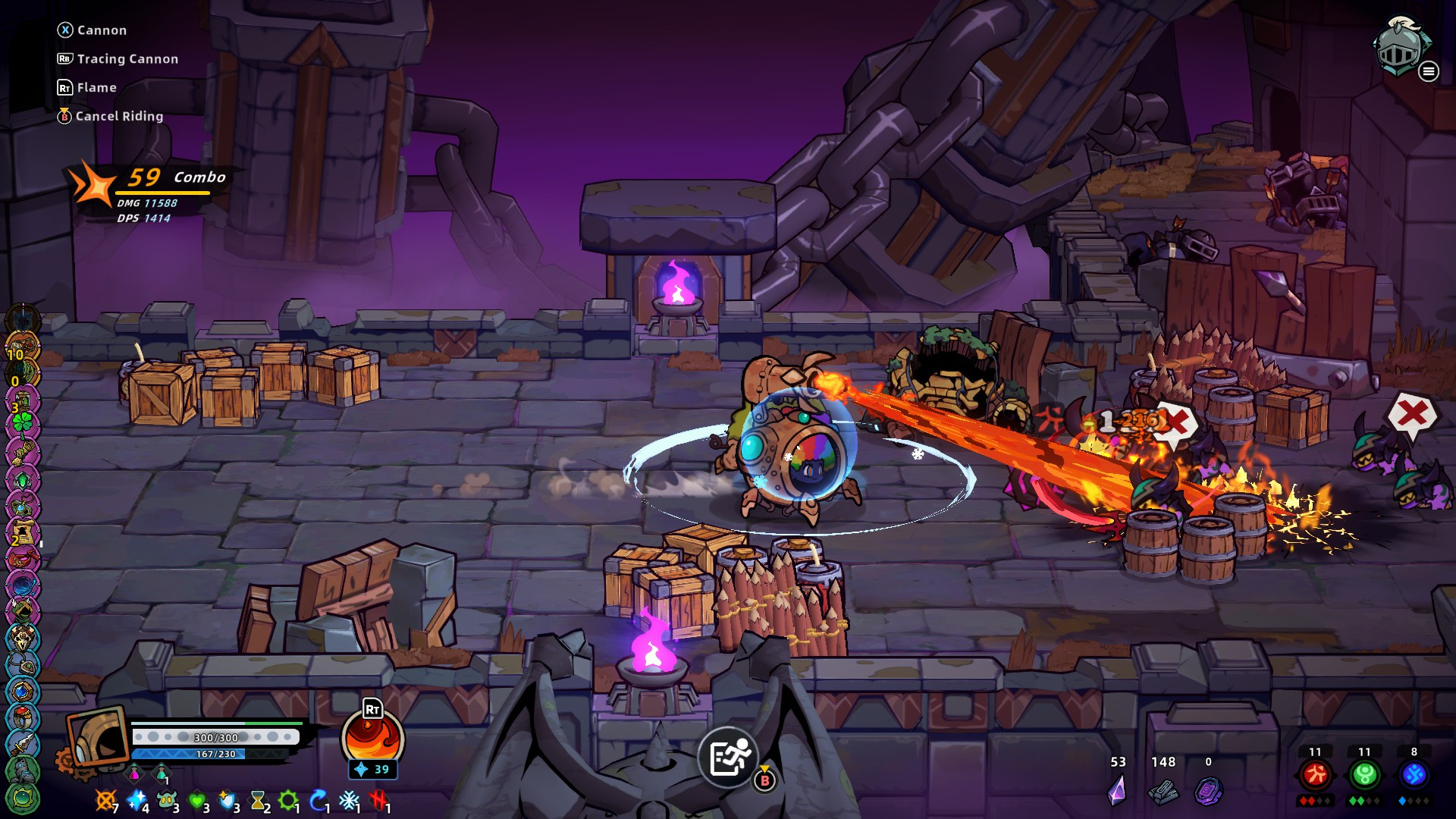Select the hooded character portrait
The height and width of the screenshot is (819, 1456).
pos(98,738)
